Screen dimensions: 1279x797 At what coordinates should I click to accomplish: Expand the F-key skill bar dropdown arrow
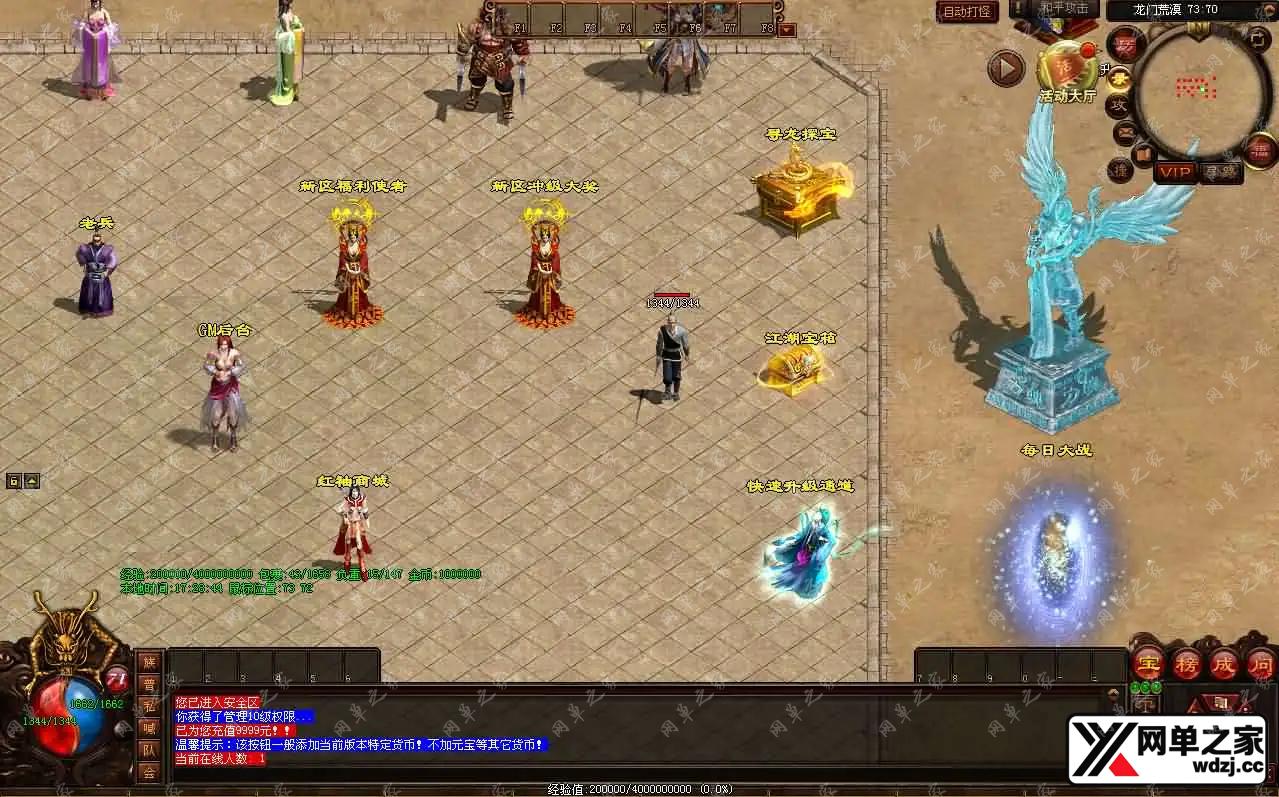pyautogui.click(x=787, y=29)
